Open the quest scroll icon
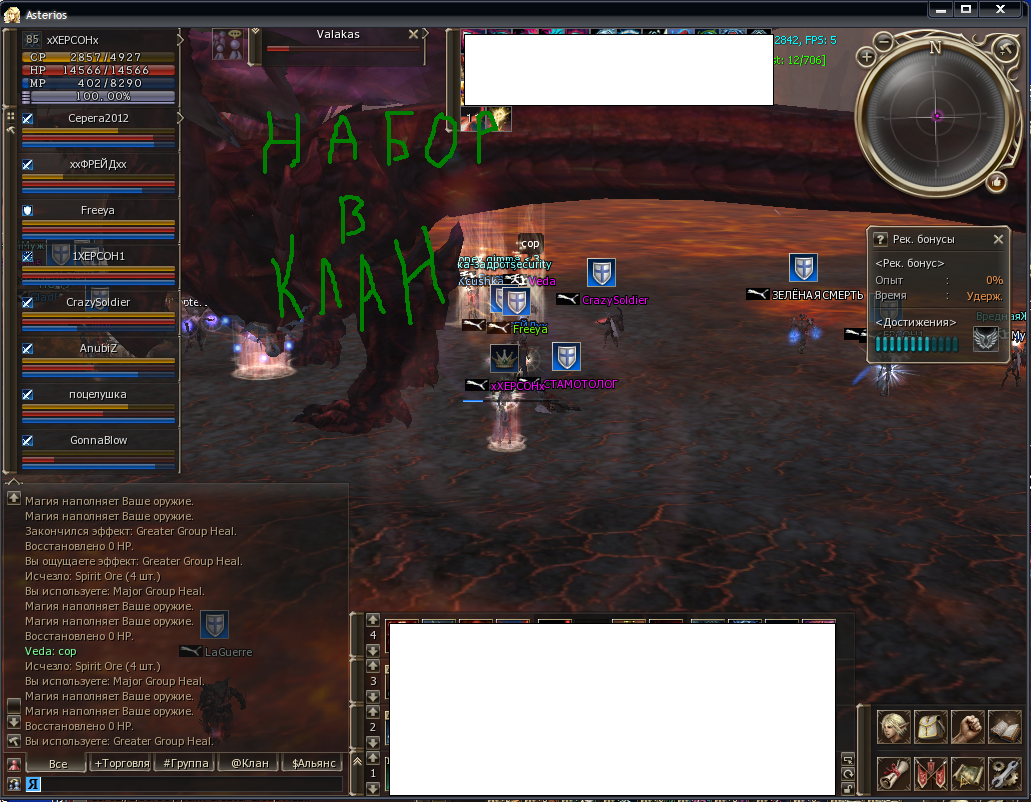The image size is (1031, 802). coord(894,773)
